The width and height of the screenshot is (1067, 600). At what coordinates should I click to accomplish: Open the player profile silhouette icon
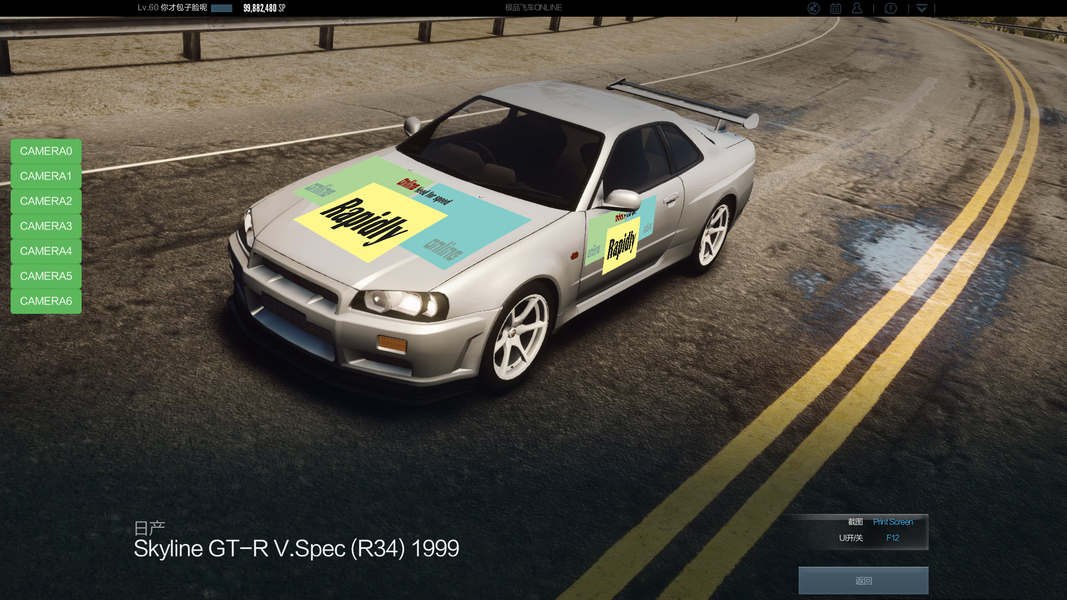858,8
